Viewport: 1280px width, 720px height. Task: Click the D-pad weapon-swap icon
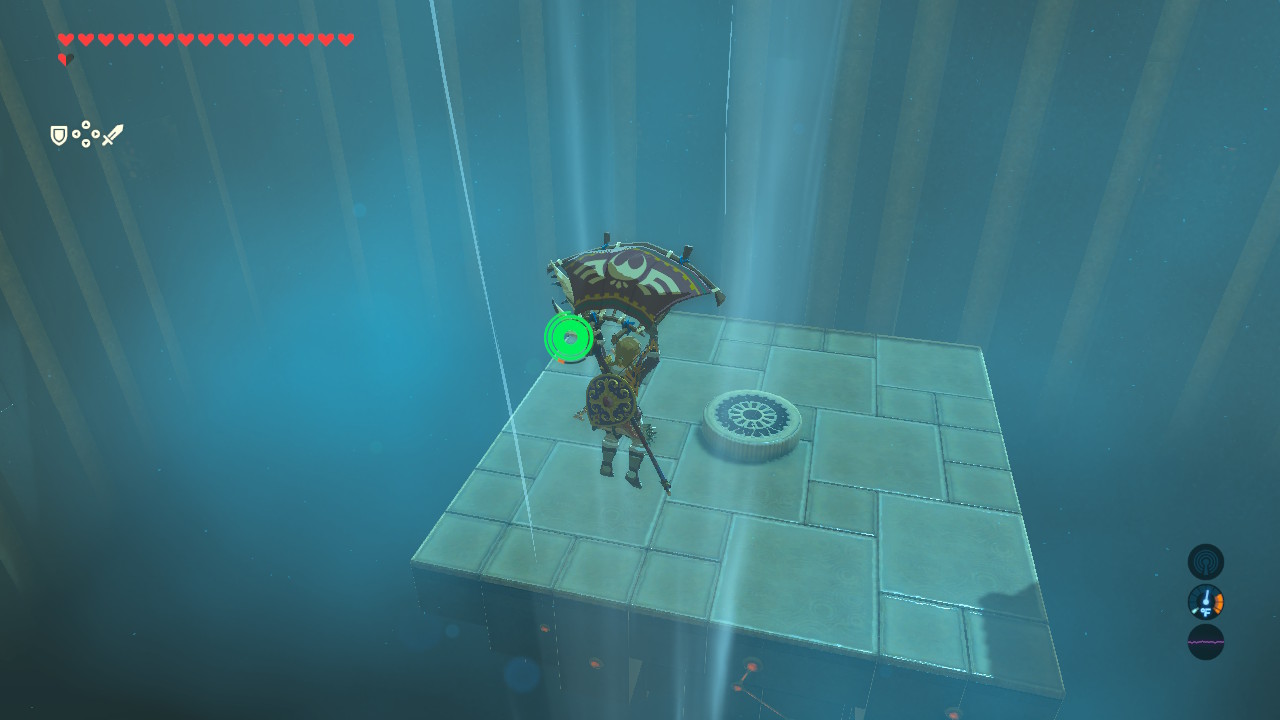coord(86,133)
